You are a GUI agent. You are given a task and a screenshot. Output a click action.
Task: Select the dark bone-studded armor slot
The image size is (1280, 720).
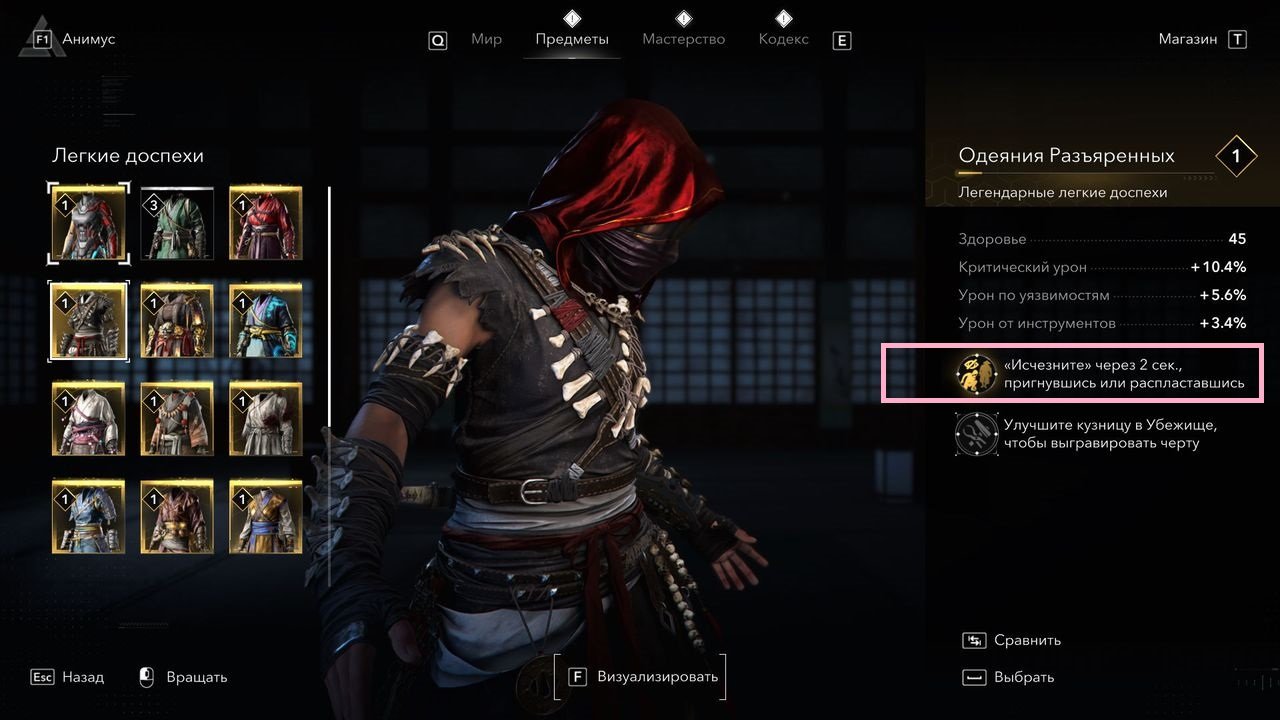click(89, 320)
